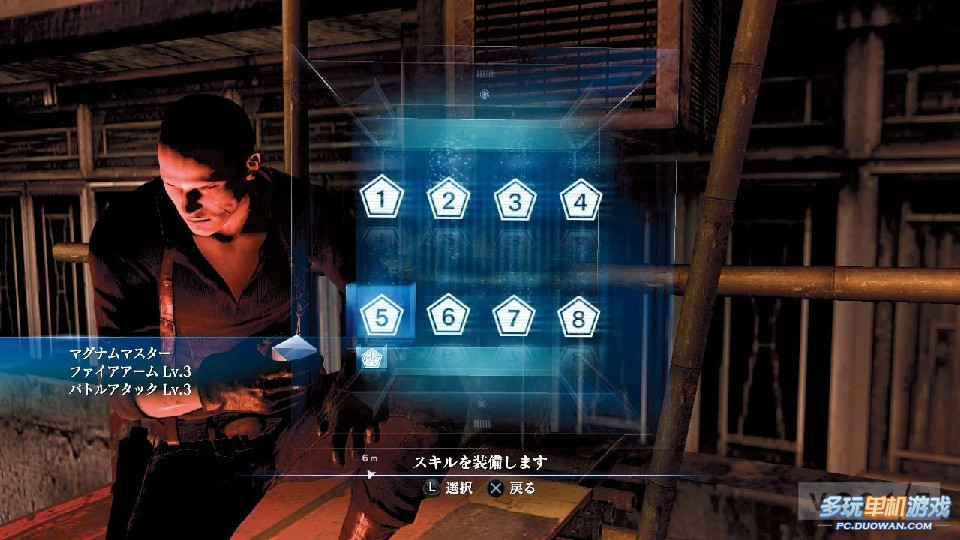Choose skill set slot 6
This screenshot has height=540, width=960.
[448, 317]
